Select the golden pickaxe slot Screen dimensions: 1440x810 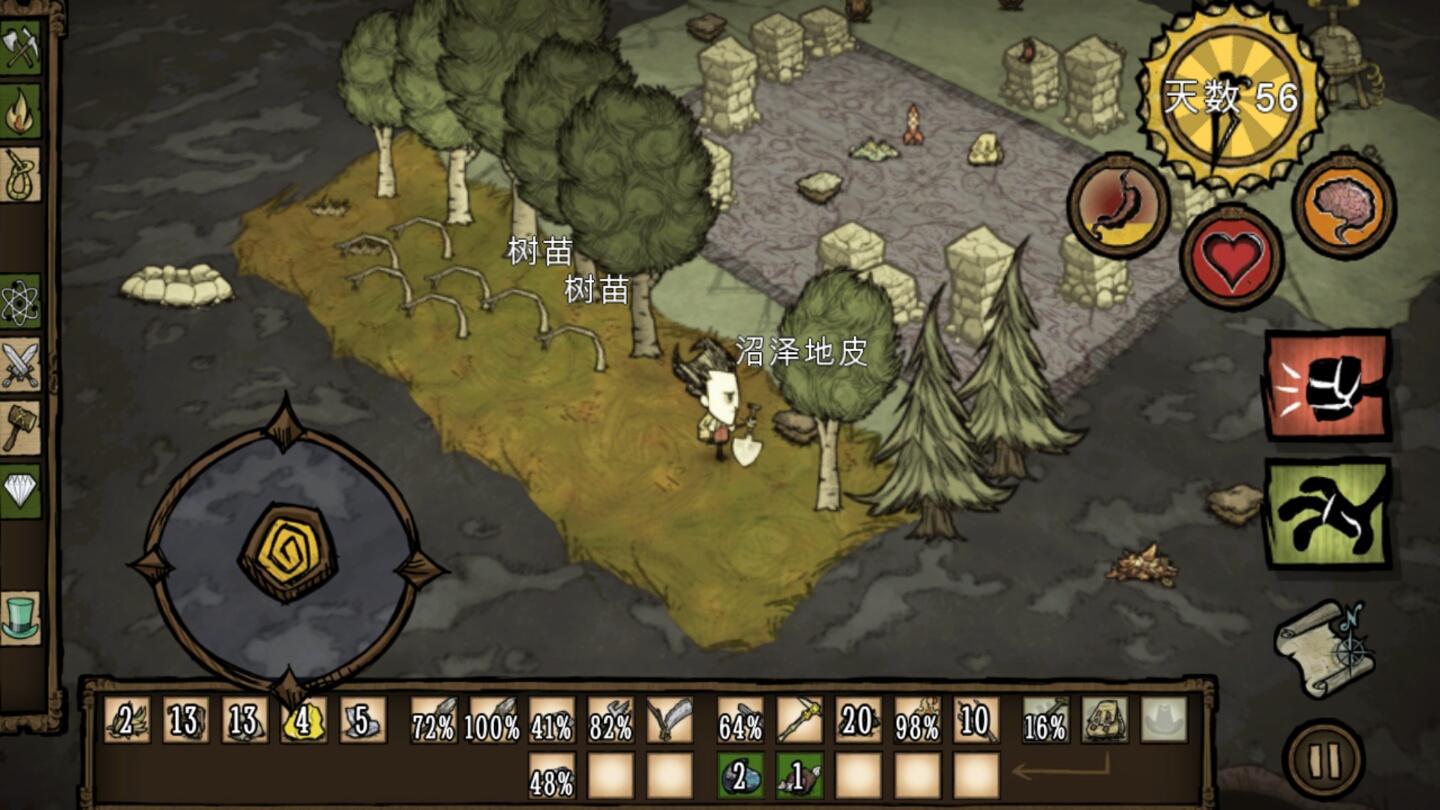pyautogui.click(x=800, y=720)
